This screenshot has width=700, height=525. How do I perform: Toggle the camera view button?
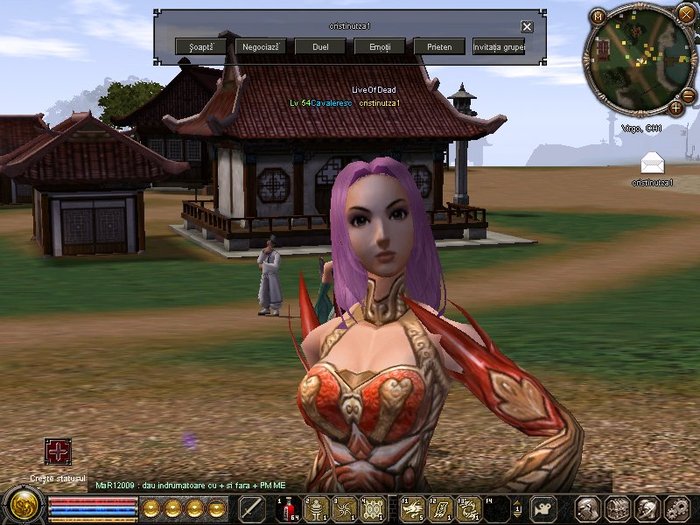[x=544, y=508]
